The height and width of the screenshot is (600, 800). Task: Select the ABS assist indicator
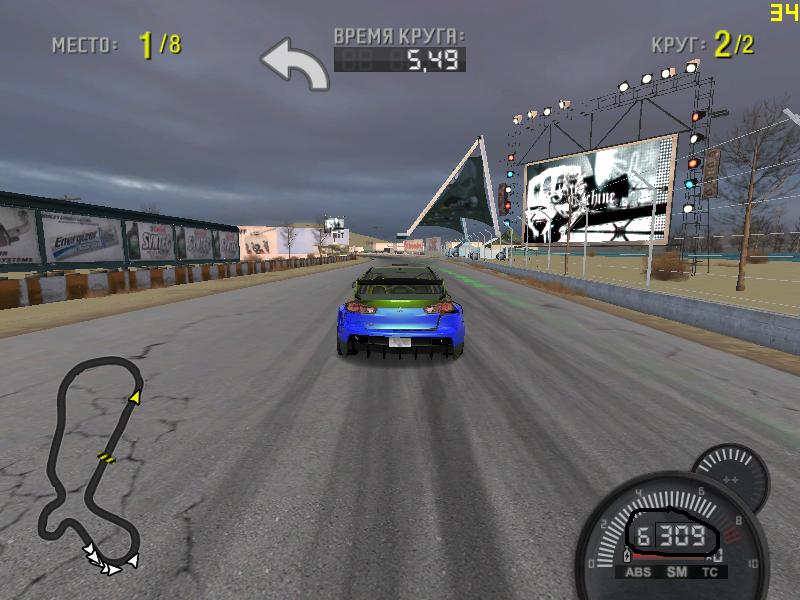tap(637, 573)
